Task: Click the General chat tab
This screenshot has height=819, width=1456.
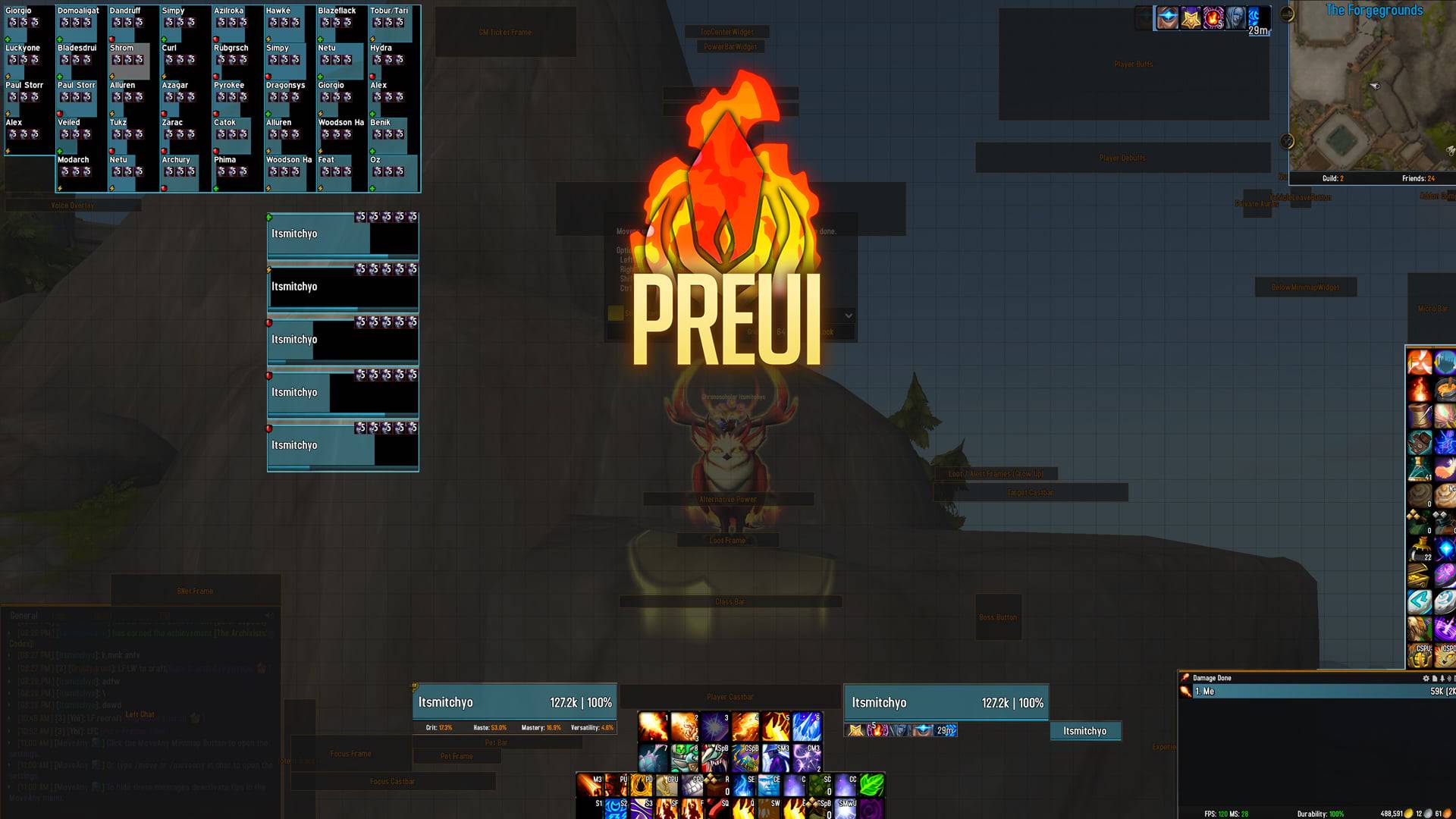Action: click(x=24, y=616)
